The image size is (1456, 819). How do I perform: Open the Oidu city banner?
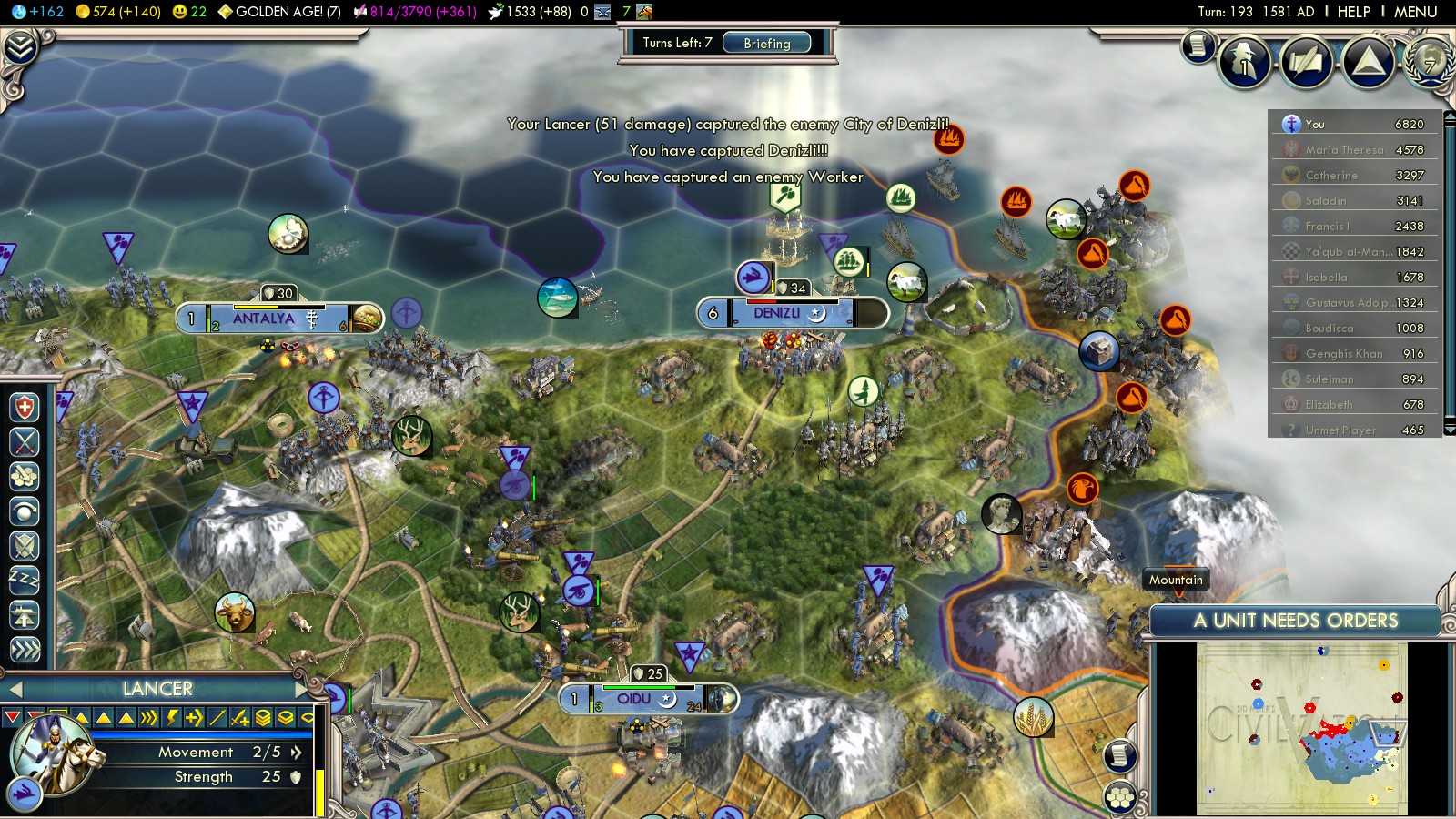(x=634, y=699)
